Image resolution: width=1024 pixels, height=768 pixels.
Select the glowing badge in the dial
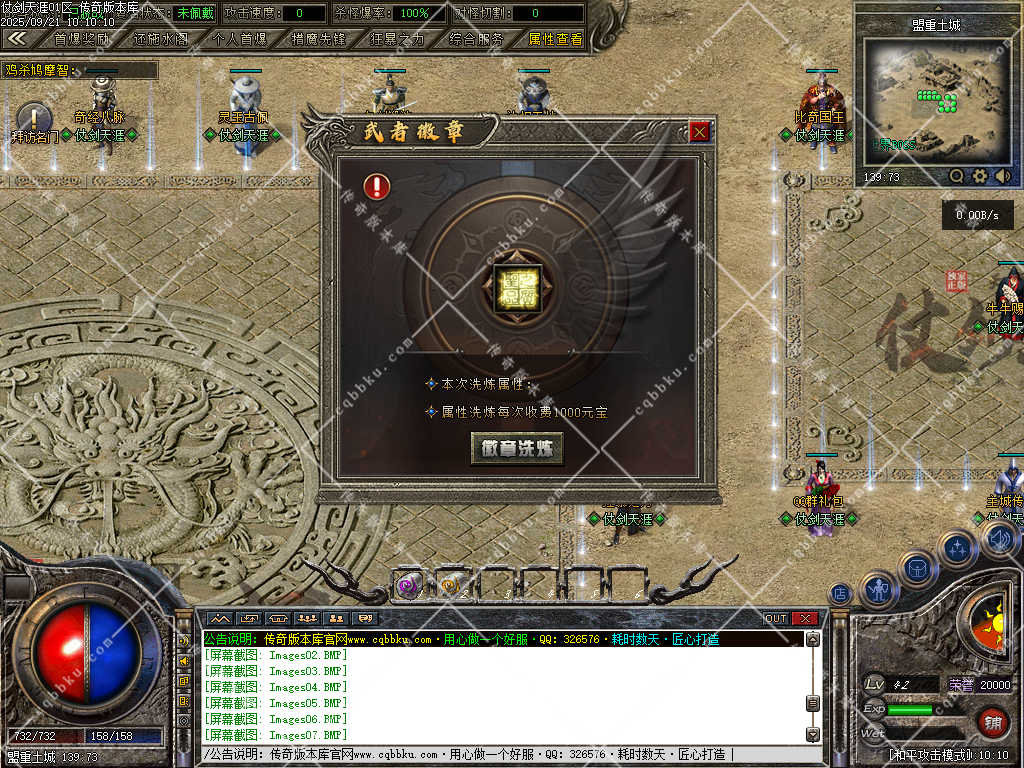coord(517,290)
